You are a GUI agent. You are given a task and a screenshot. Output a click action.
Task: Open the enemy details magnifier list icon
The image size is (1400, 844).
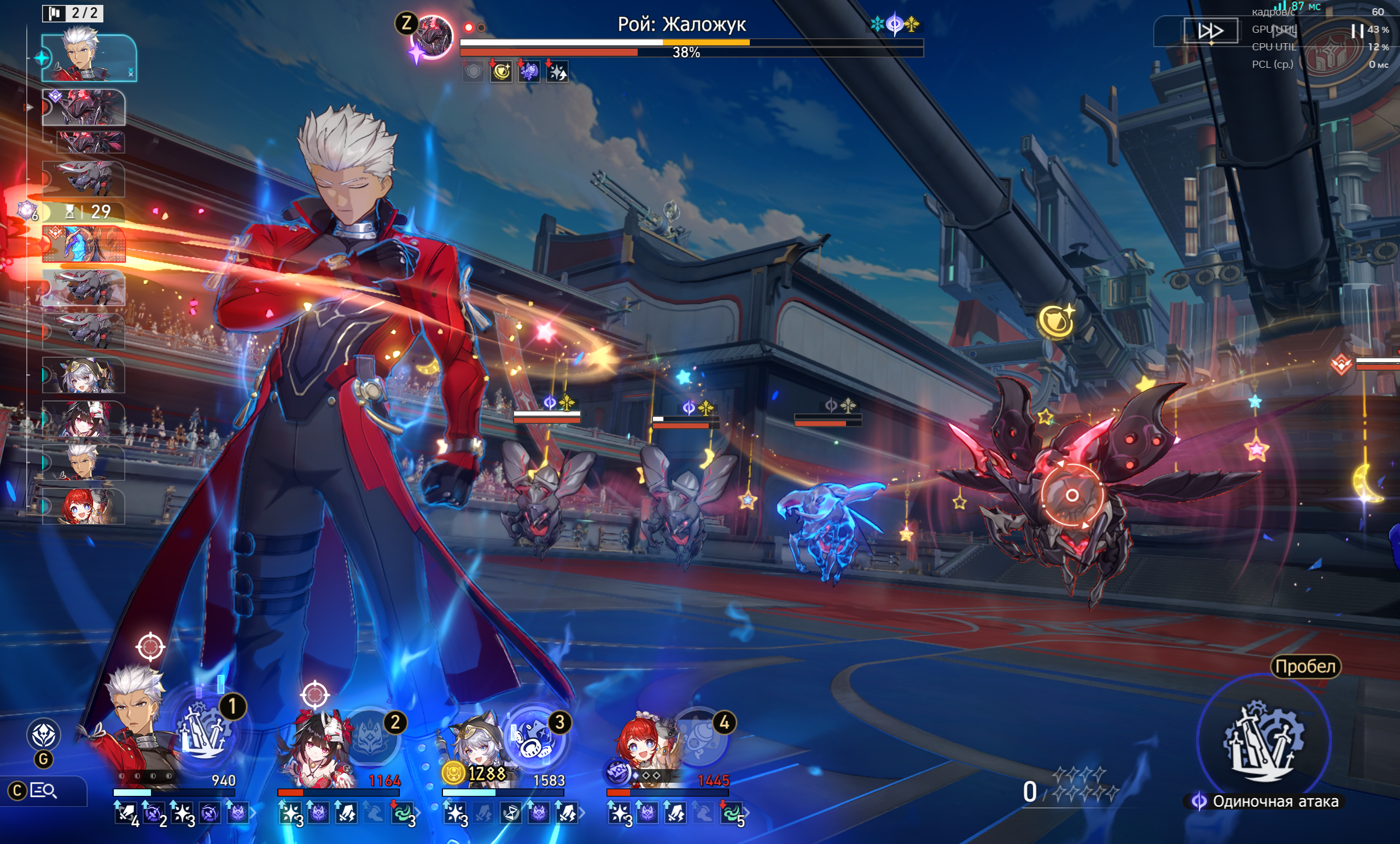pyautogui.click(x=43, y=790)
